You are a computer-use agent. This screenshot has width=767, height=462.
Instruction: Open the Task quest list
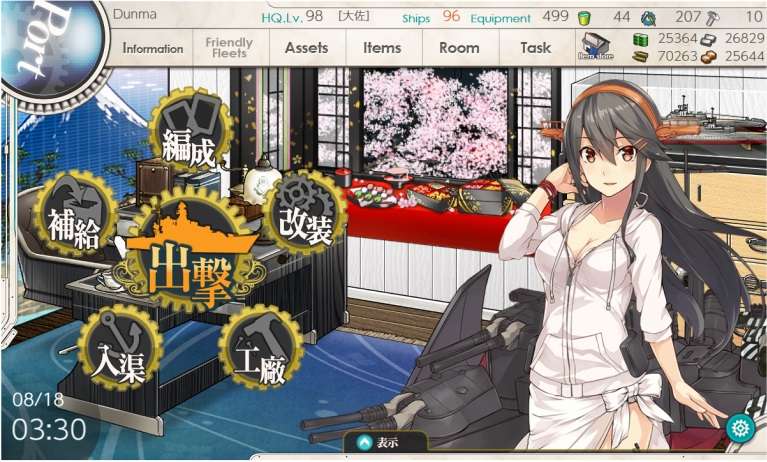(x=536, y=48)
